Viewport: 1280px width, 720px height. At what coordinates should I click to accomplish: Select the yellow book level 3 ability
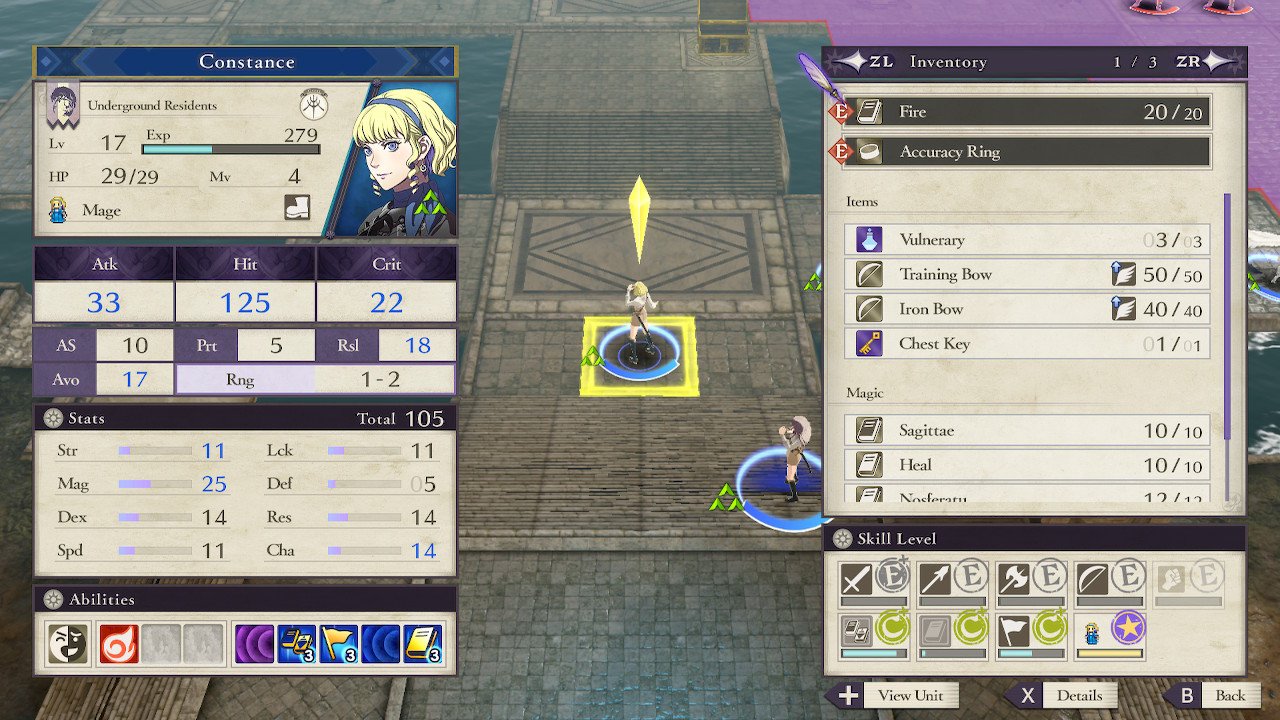[423, 645]
